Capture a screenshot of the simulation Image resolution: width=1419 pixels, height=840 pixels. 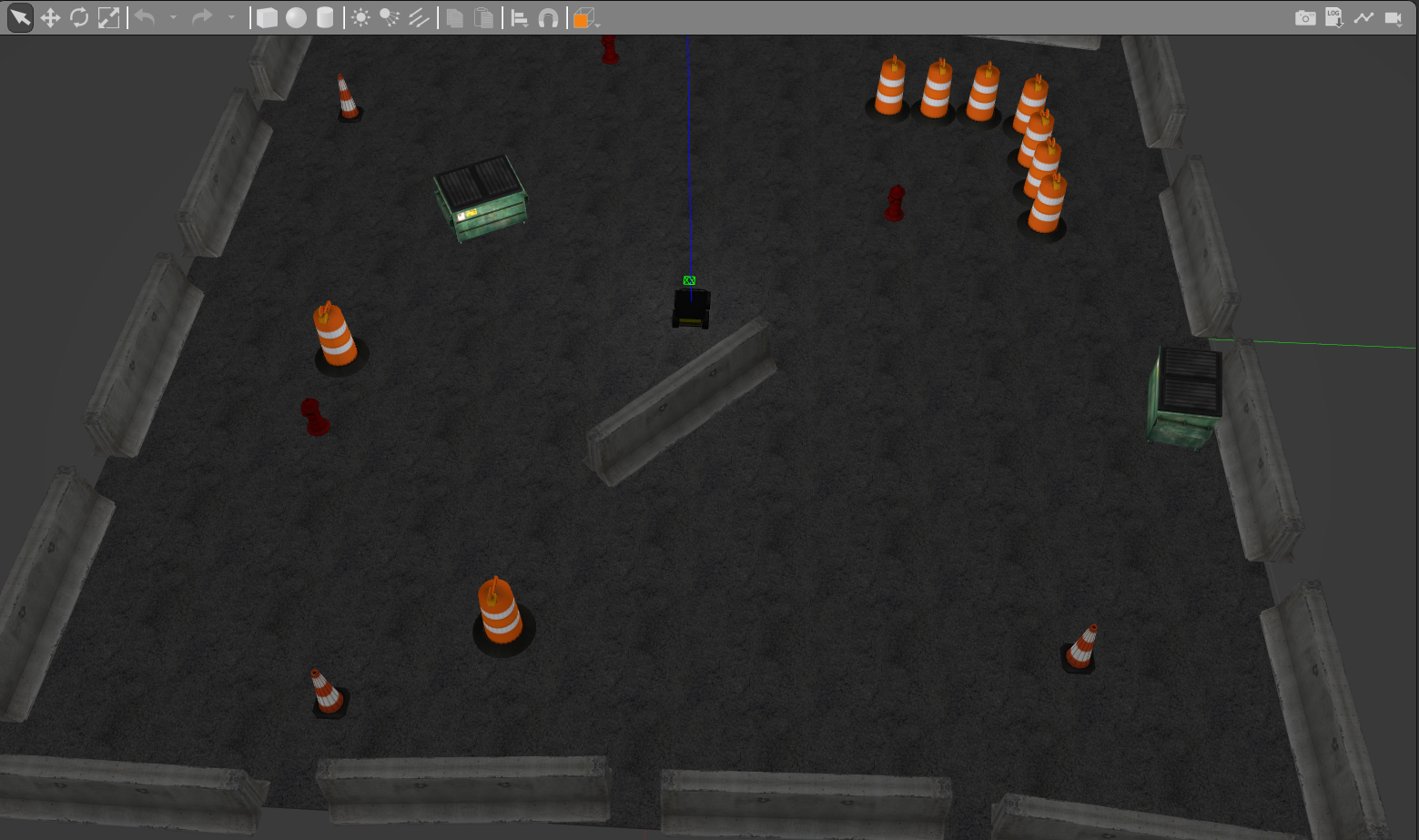(x=1305, y=17)
